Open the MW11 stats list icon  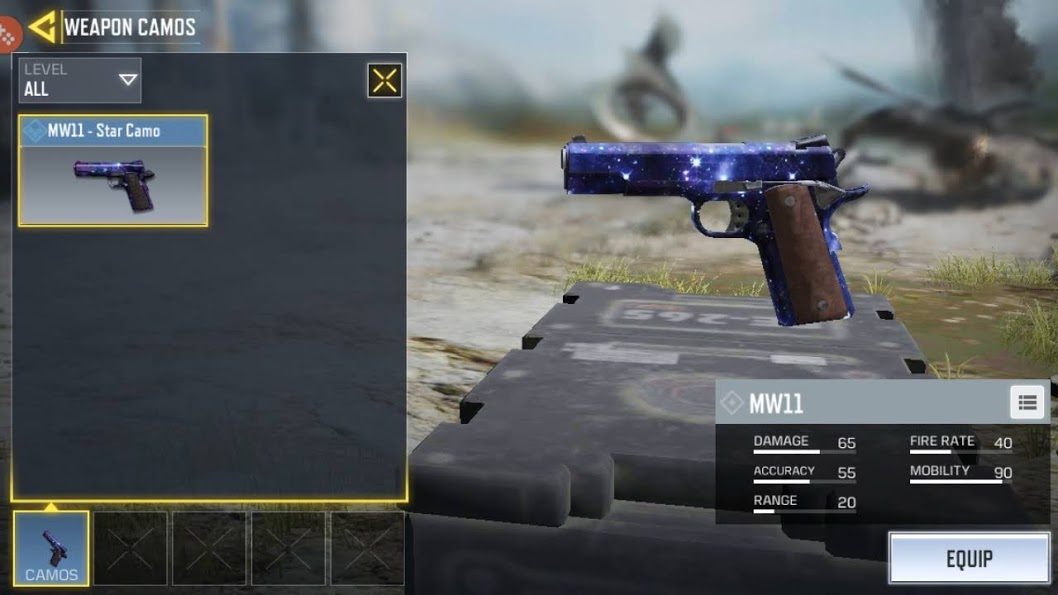1027,403
